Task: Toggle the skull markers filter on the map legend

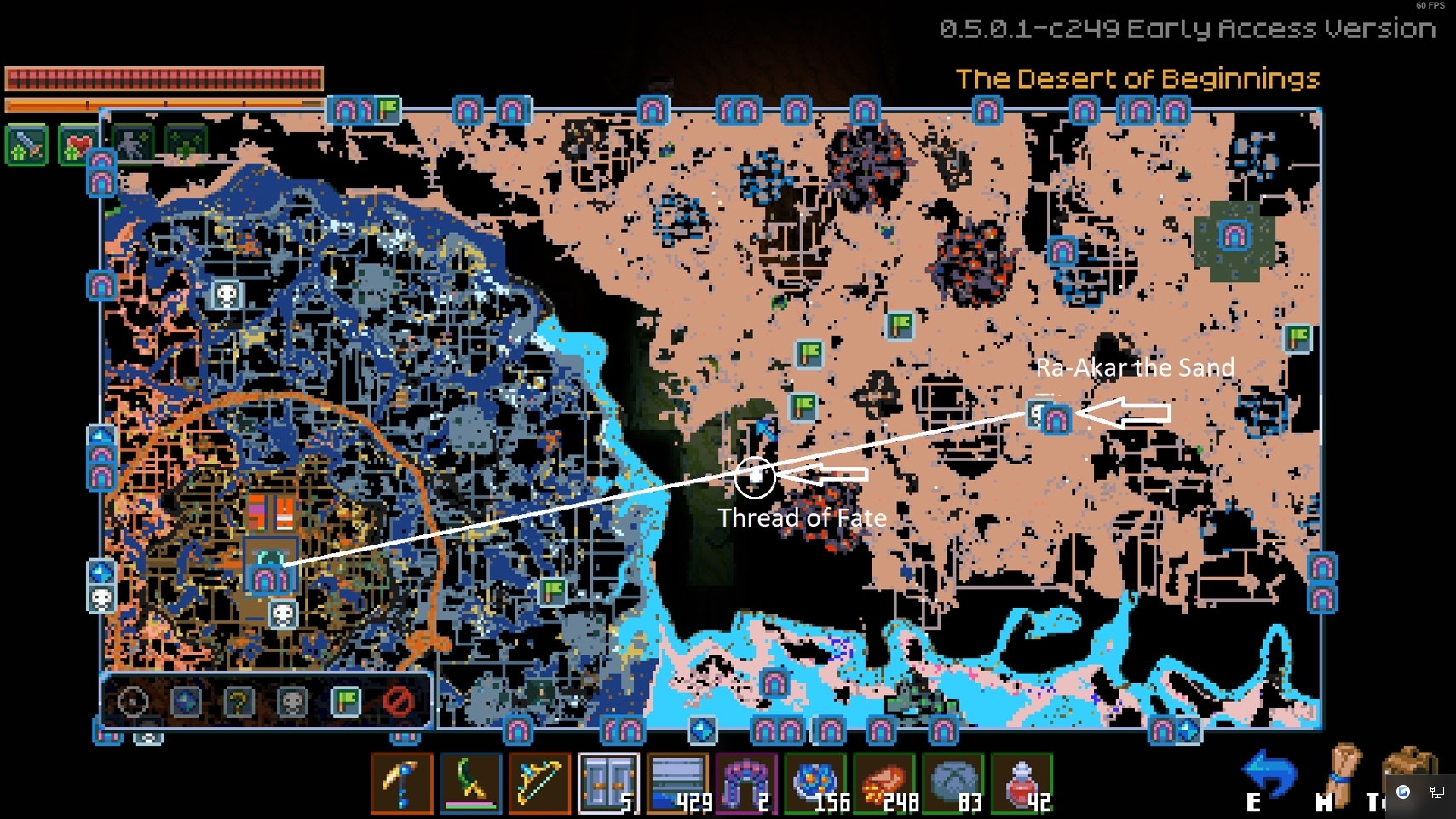Action: 291,701
